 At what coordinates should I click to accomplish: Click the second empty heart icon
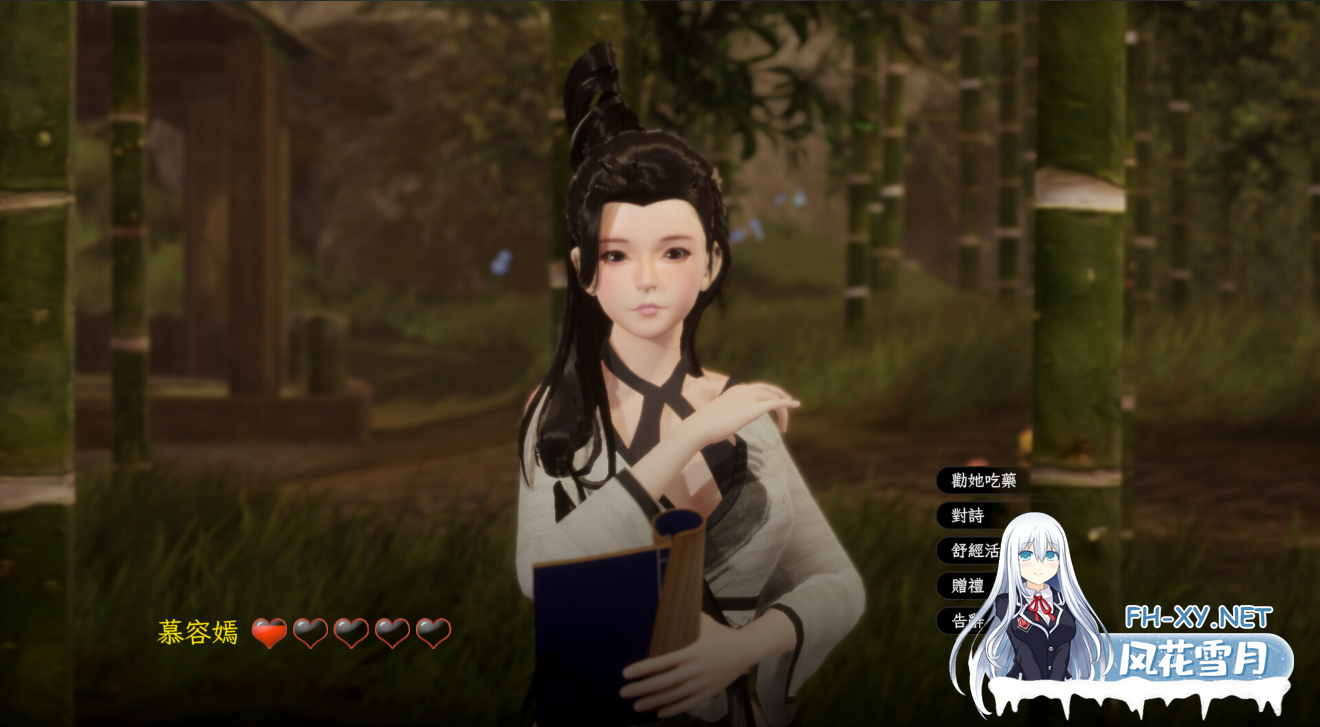click(x=310, y=632)
